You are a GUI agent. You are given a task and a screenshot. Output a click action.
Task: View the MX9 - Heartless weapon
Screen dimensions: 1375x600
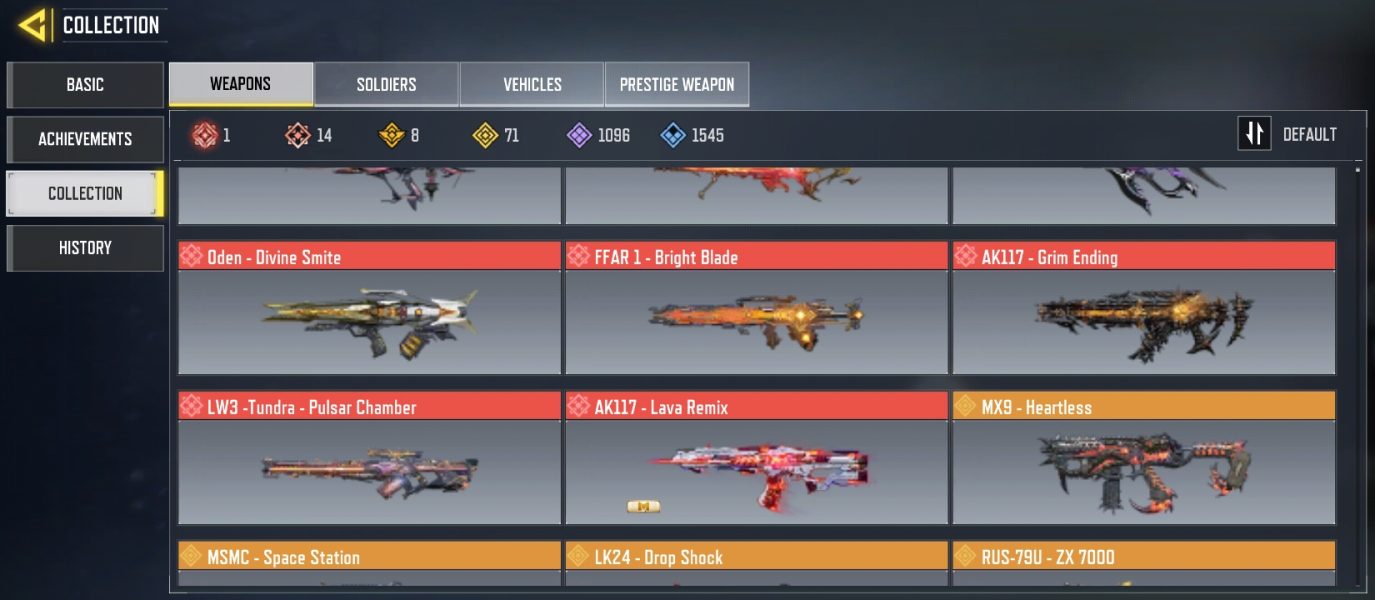(1143, 458)
